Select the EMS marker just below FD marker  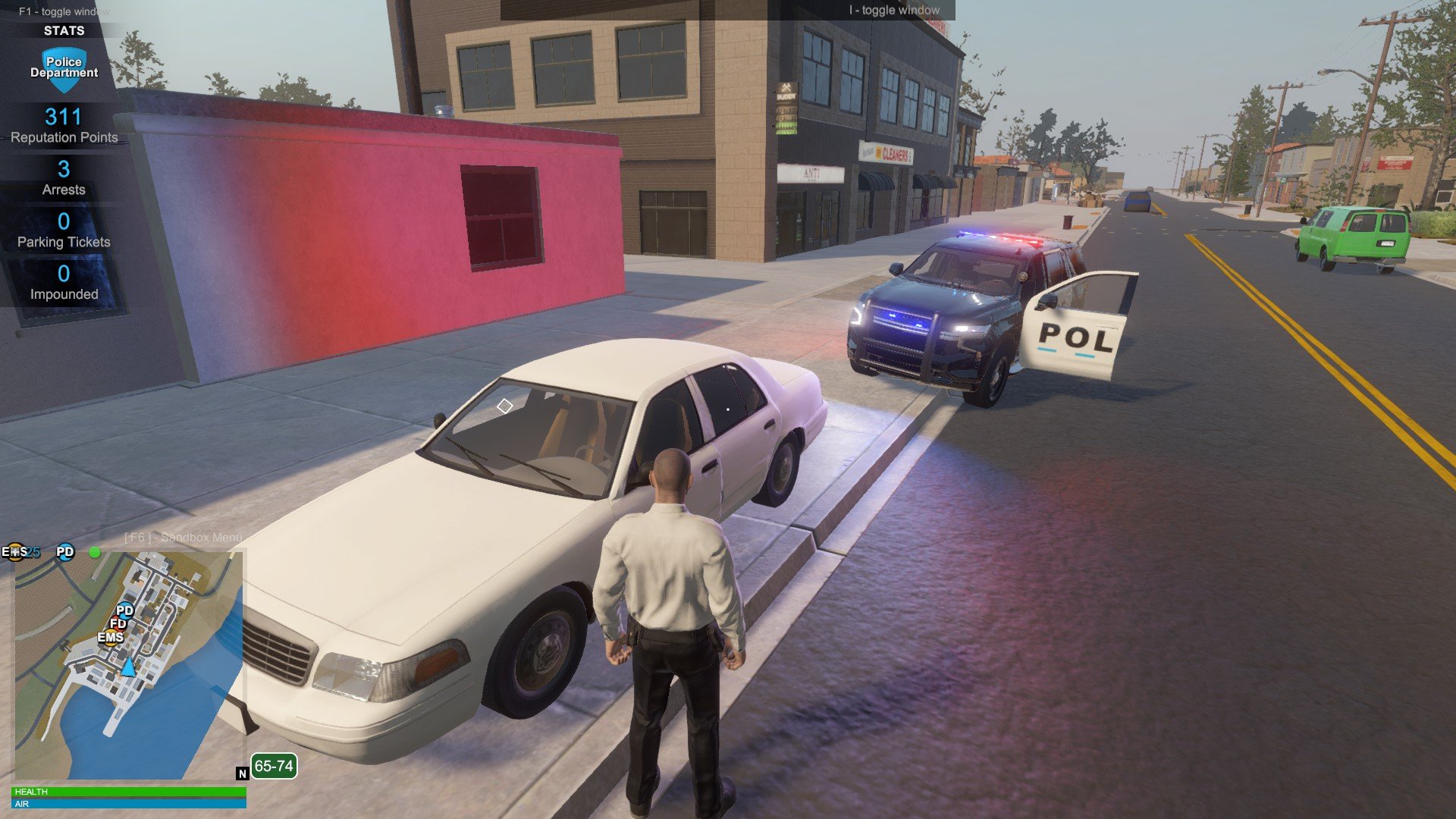[110, 637]
